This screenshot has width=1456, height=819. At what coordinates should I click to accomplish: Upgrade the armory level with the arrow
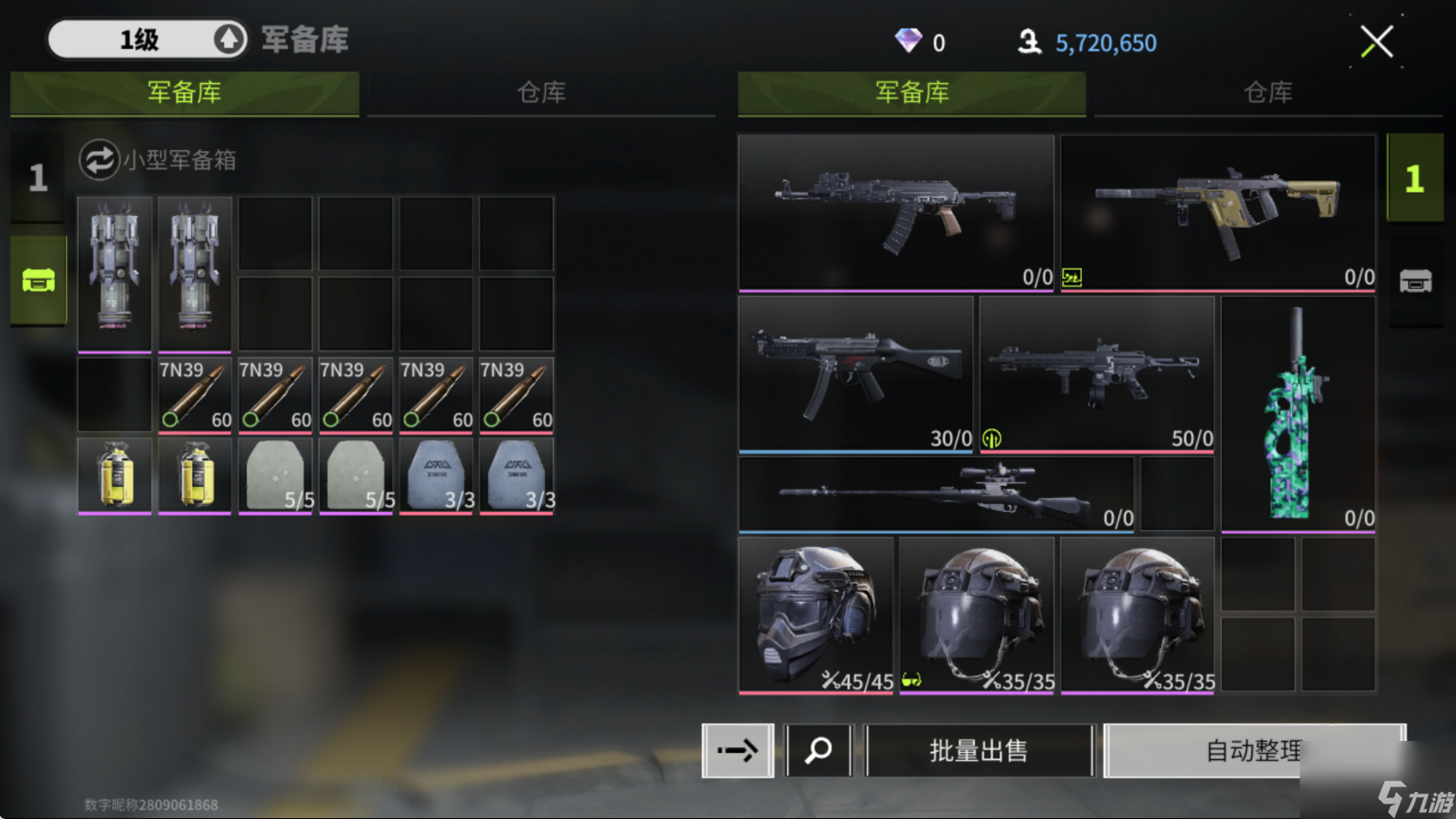[x=228, y=39]
